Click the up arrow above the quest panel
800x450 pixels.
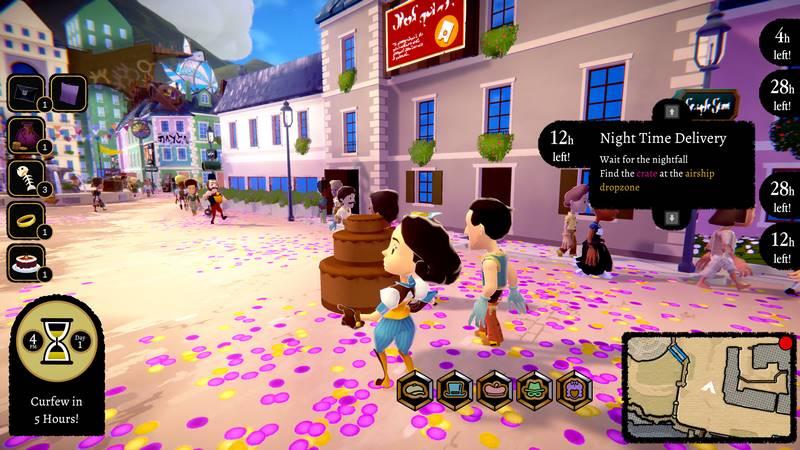coord(671,109)
